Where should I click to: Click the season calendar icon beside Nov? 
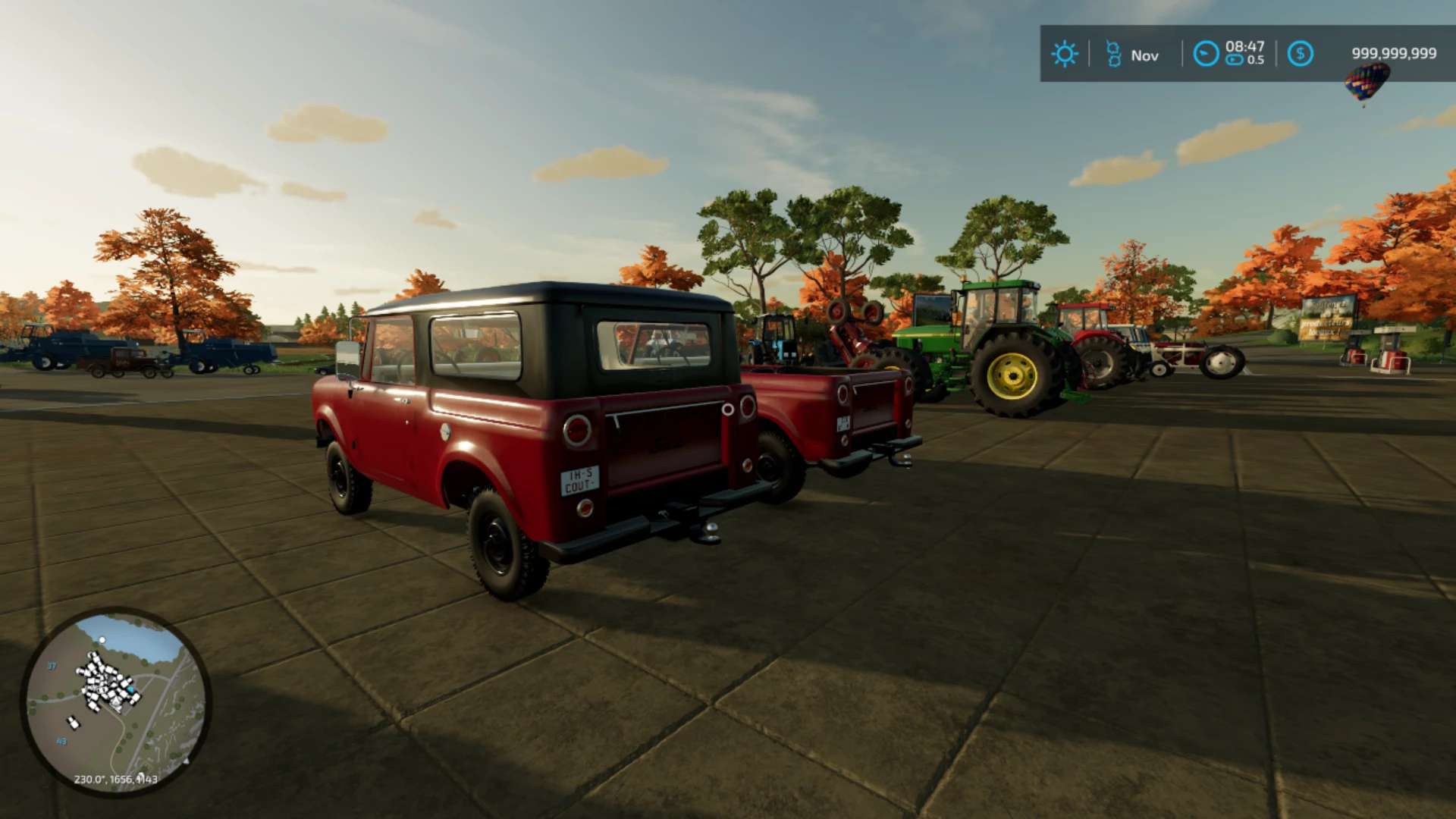click(x=1113, y=54)
